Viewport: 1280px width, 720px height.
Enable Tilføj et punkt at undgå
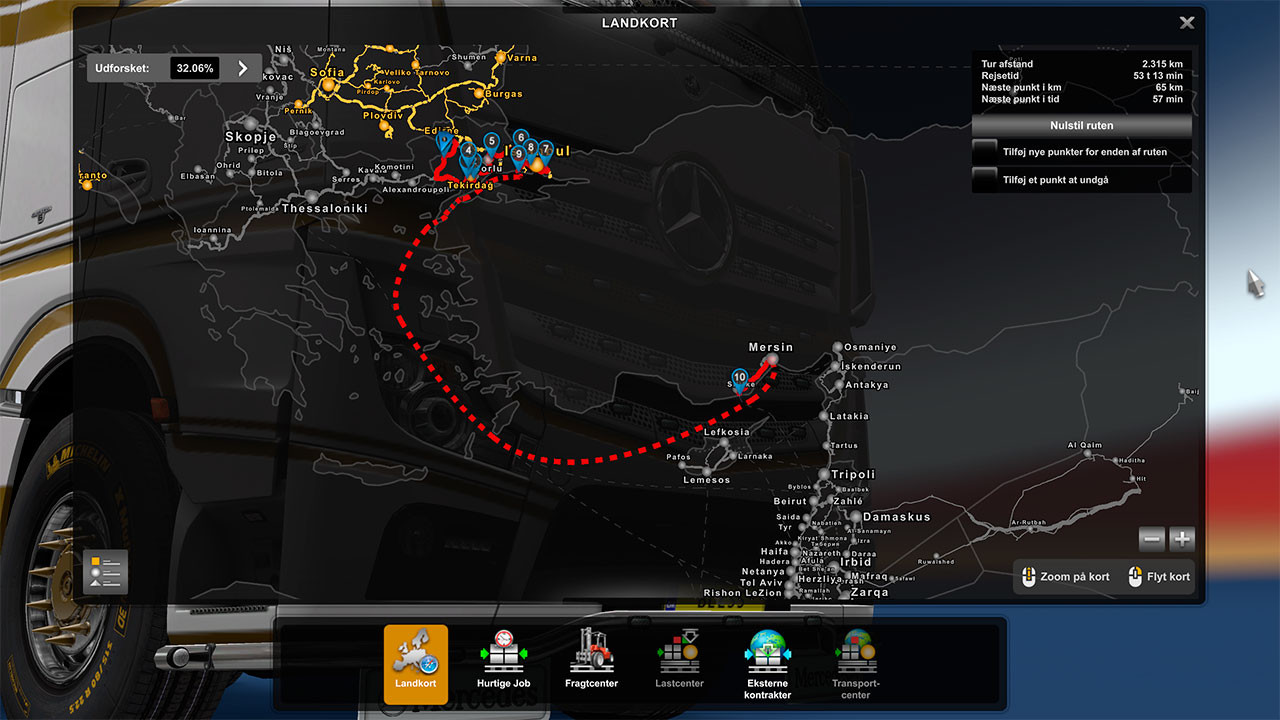coord(984,178)
